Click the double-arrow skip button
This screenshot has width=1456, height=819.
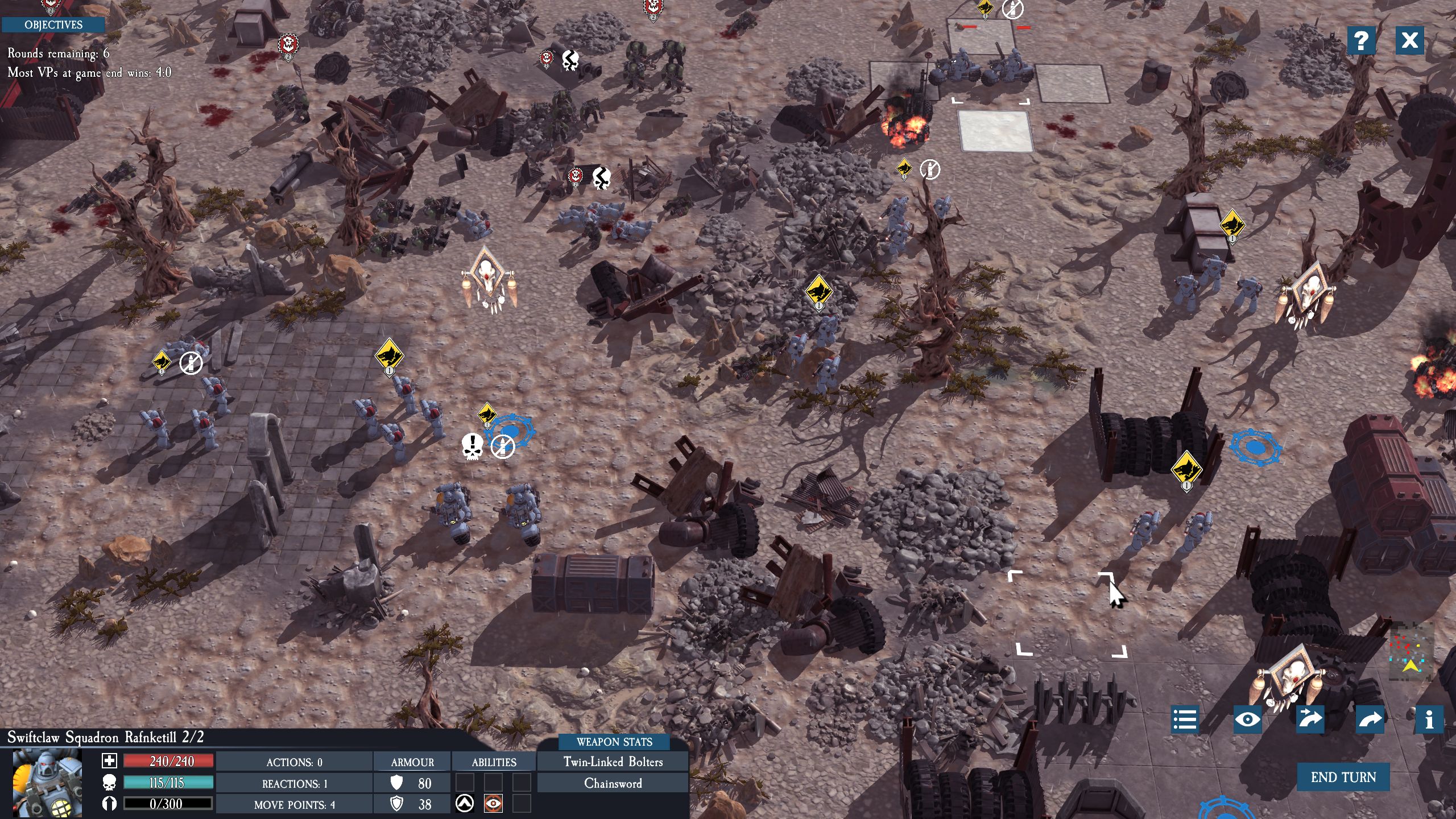[x=1309, y=719]
